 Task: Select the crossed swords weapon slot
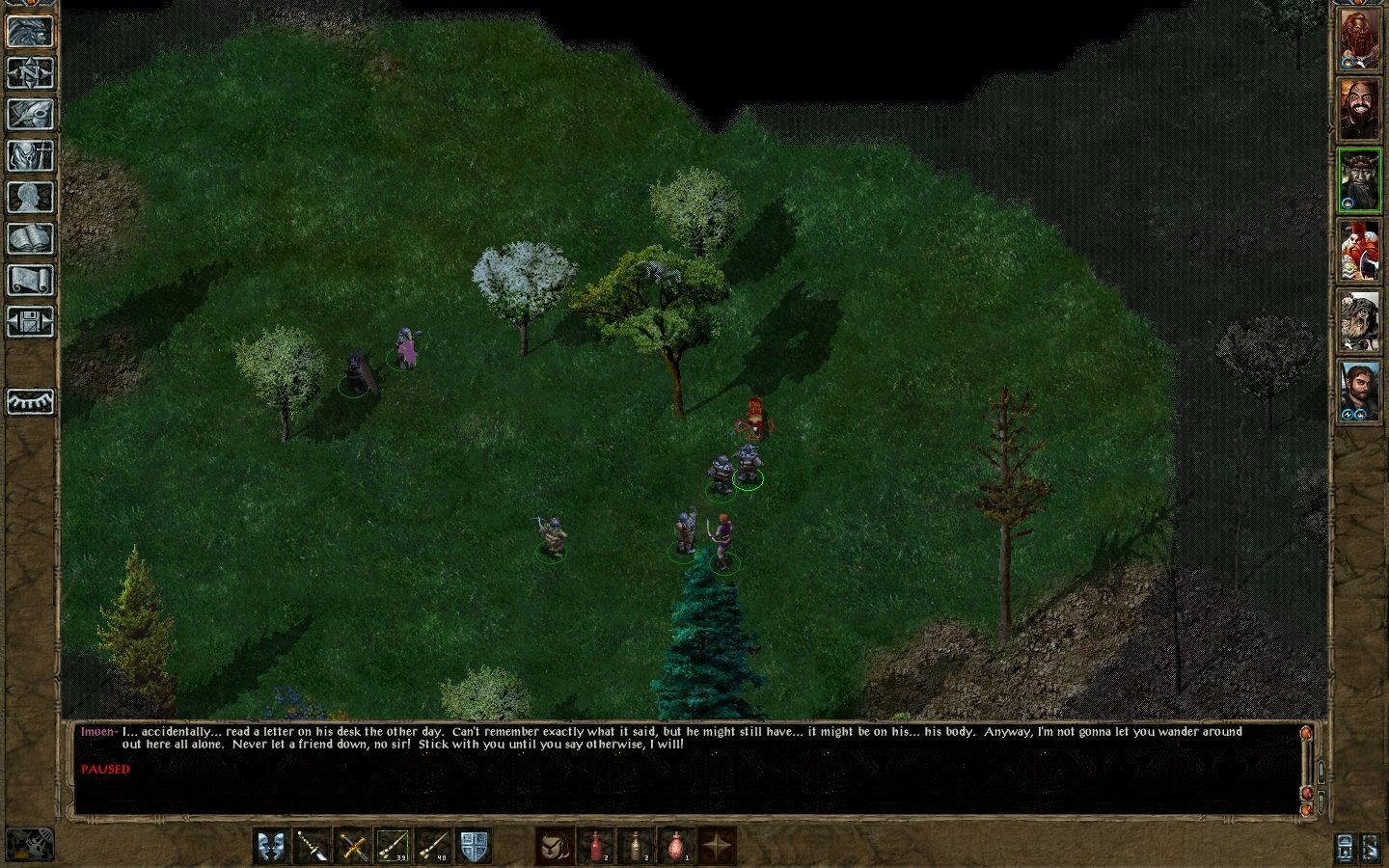(x=353, y=847)
